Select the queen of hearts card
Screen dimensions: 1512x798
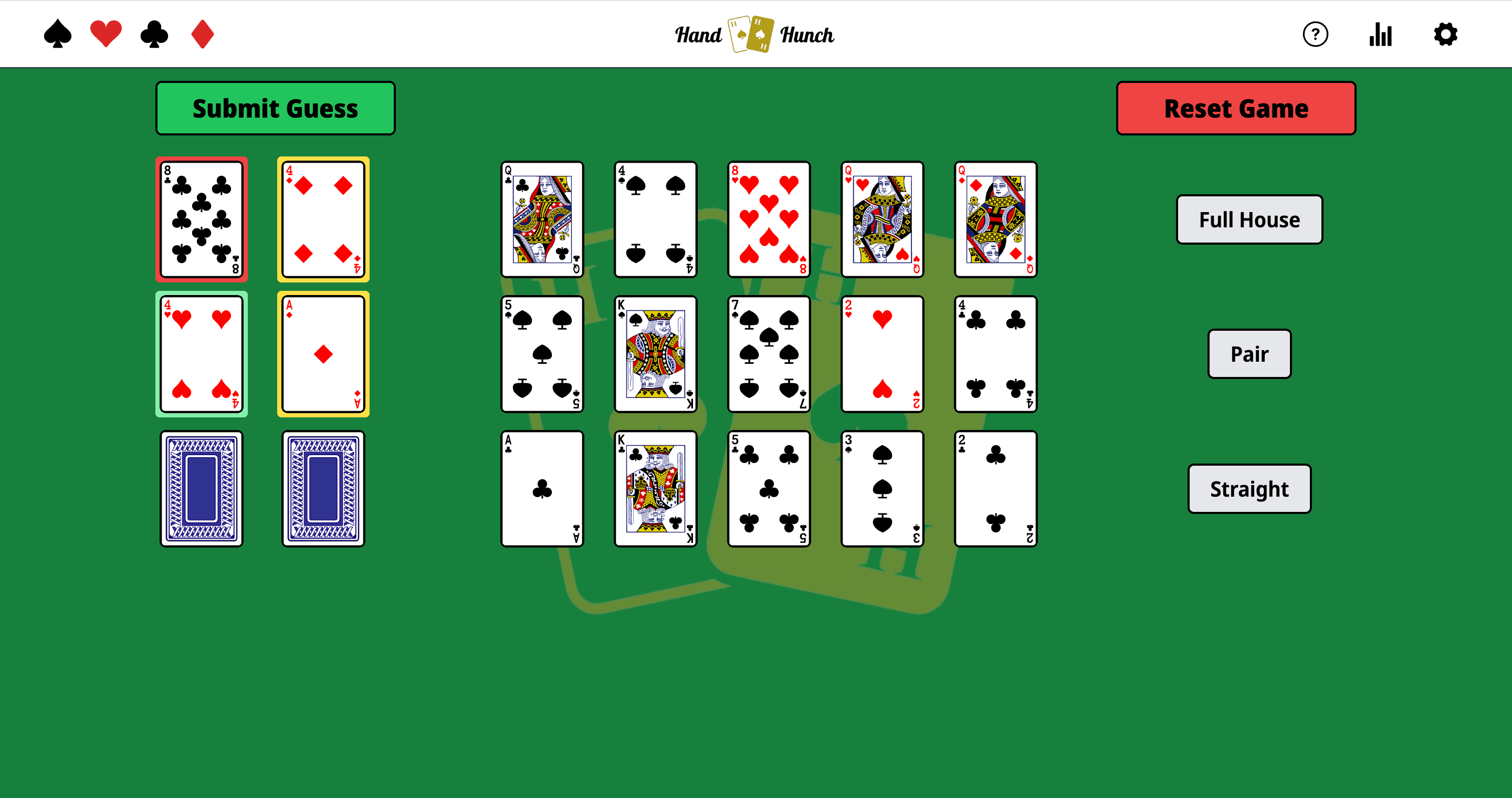(x=881, y=219)
